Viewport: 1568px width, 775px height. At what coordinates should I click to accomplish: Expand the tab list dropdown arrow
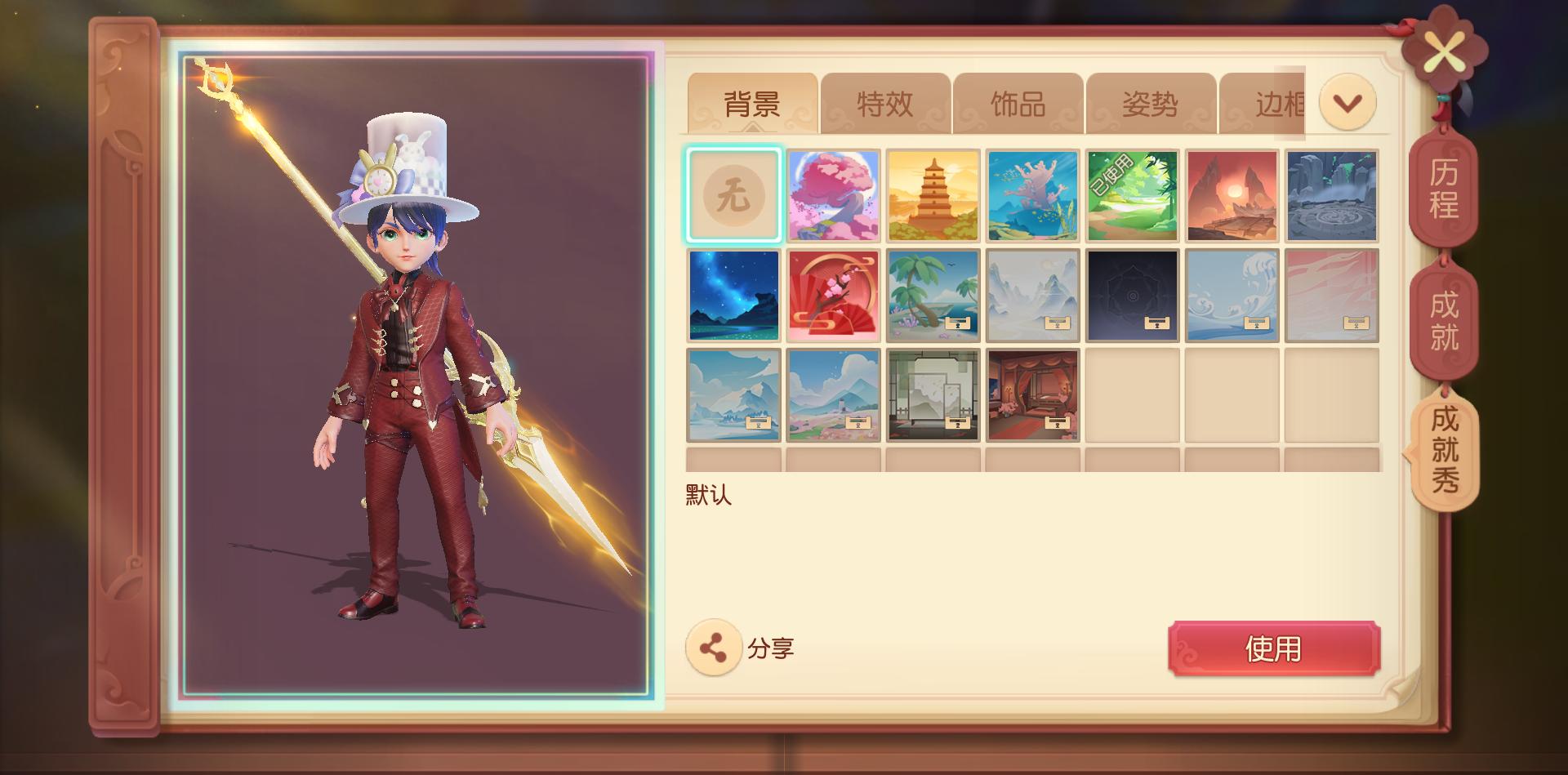pos(1347,102)
